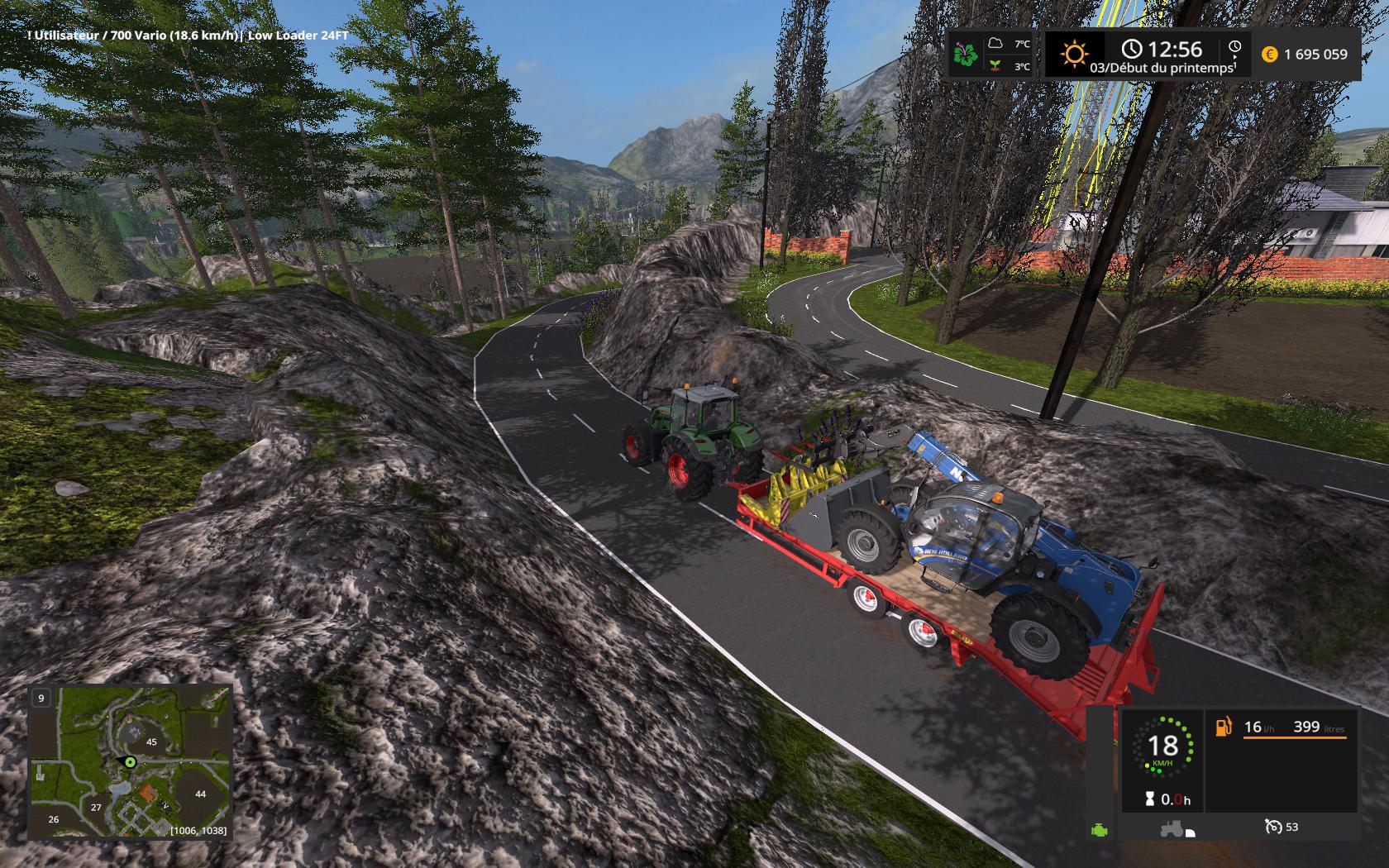1389x868 pixels.
Task: Click the tractor with attachment icon
Action: [1175, 827]
